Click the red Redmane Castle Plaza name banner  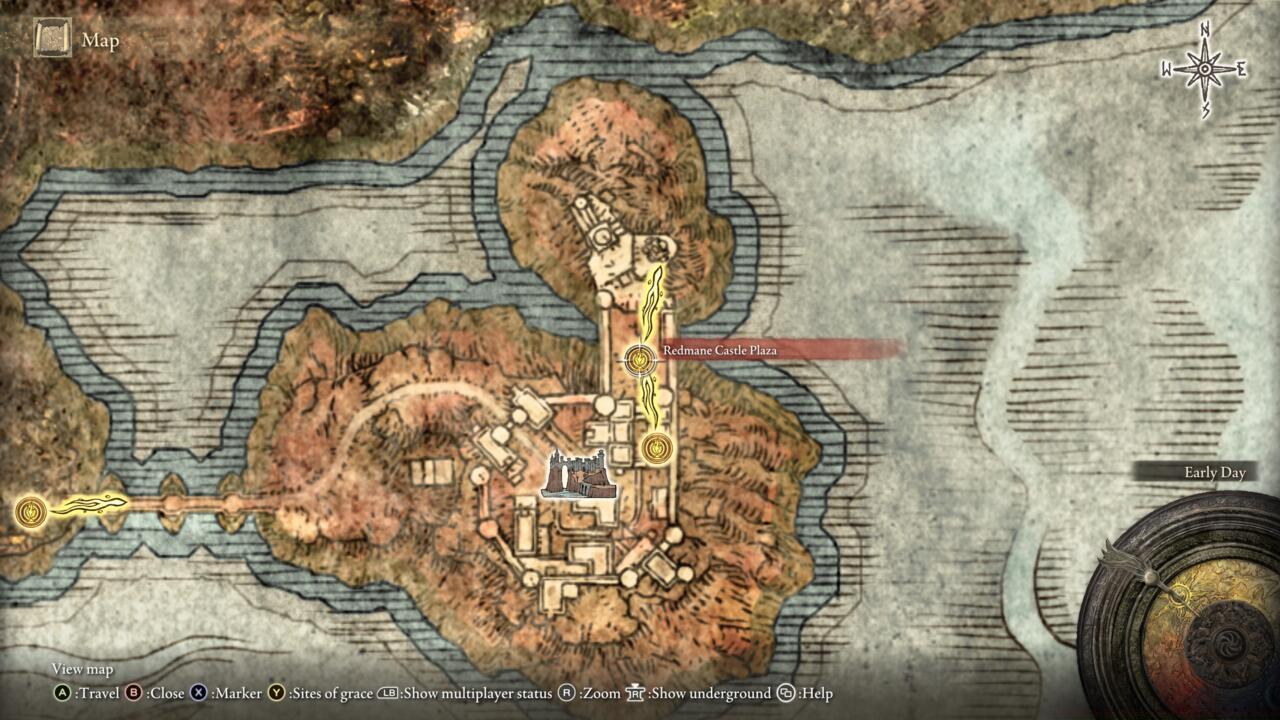pyautogui.click(x=720, y=352)
